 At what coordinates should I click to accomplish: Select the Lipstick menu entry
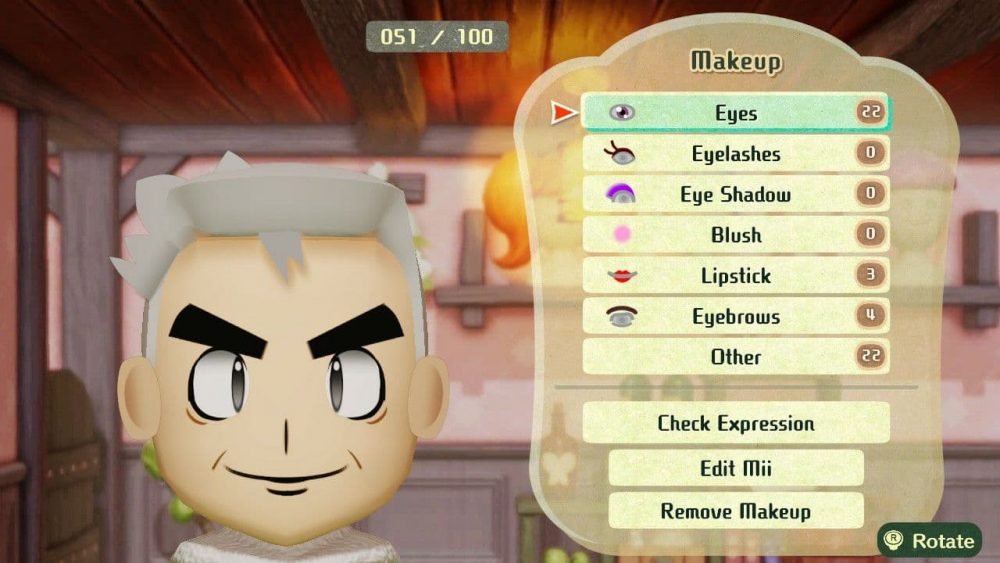click(735, 276)
